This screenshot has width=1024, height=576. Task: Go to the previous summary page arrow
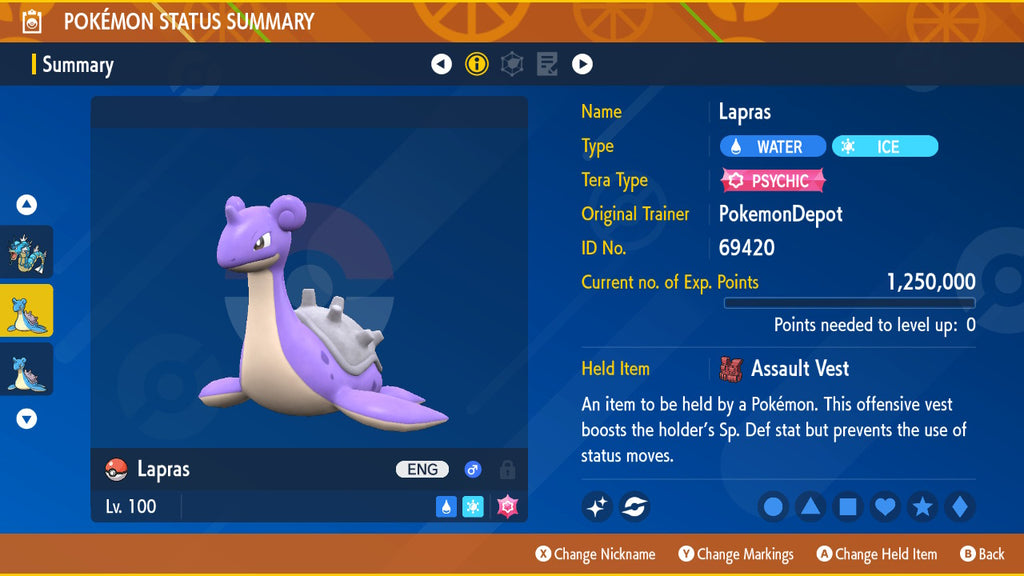[x=441, y=65]
